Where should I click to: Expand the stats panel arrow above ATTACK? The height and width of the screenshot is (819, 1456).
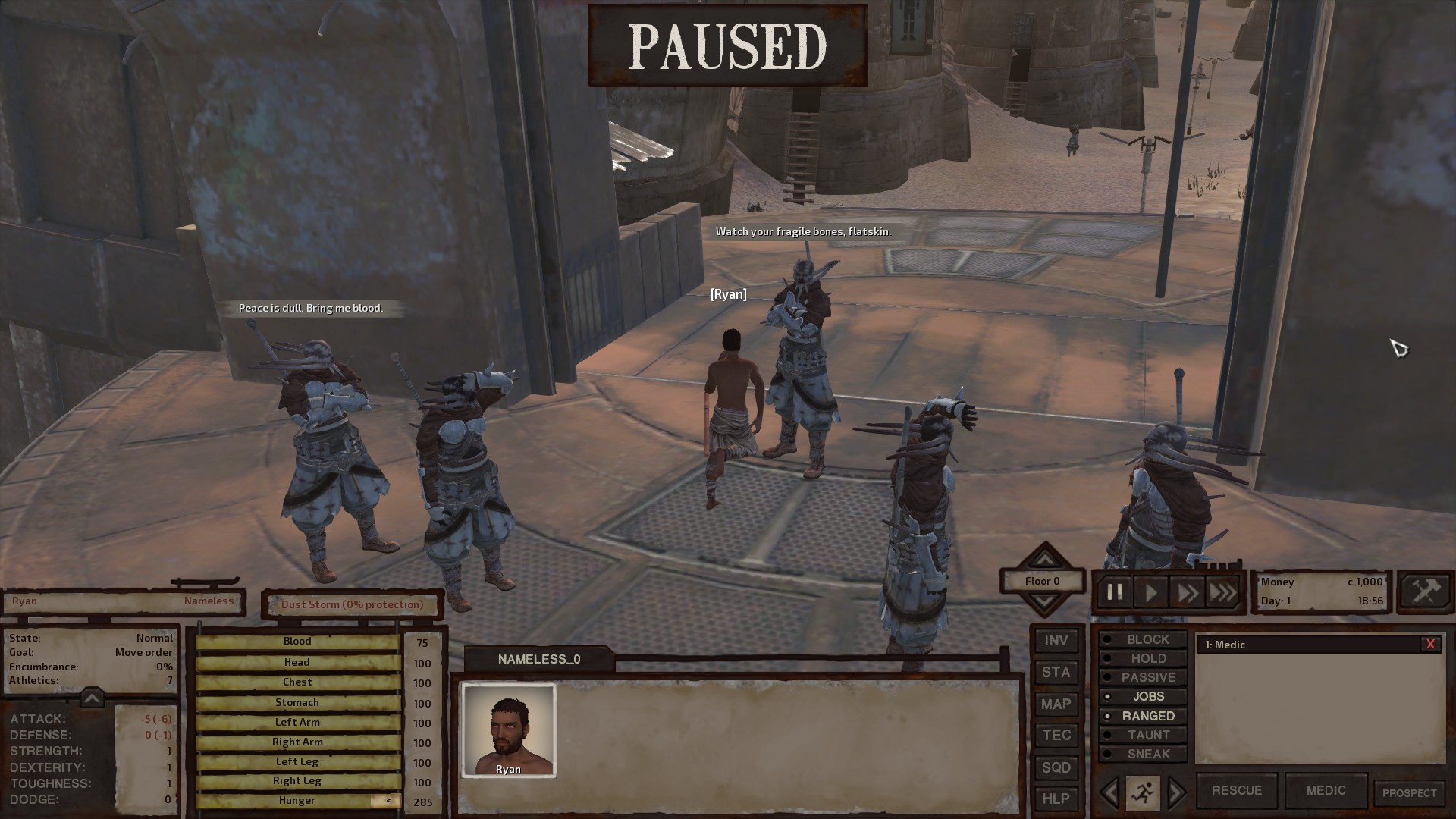[x=93, y=697]
